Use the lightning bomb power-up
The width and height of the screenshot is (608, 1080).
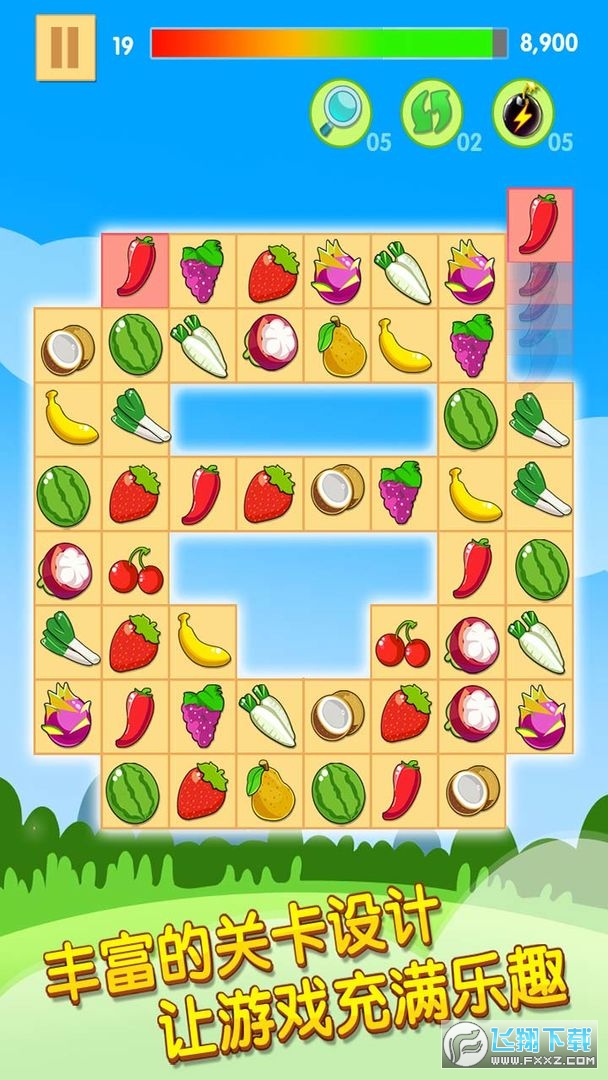(x=522, y=112)
